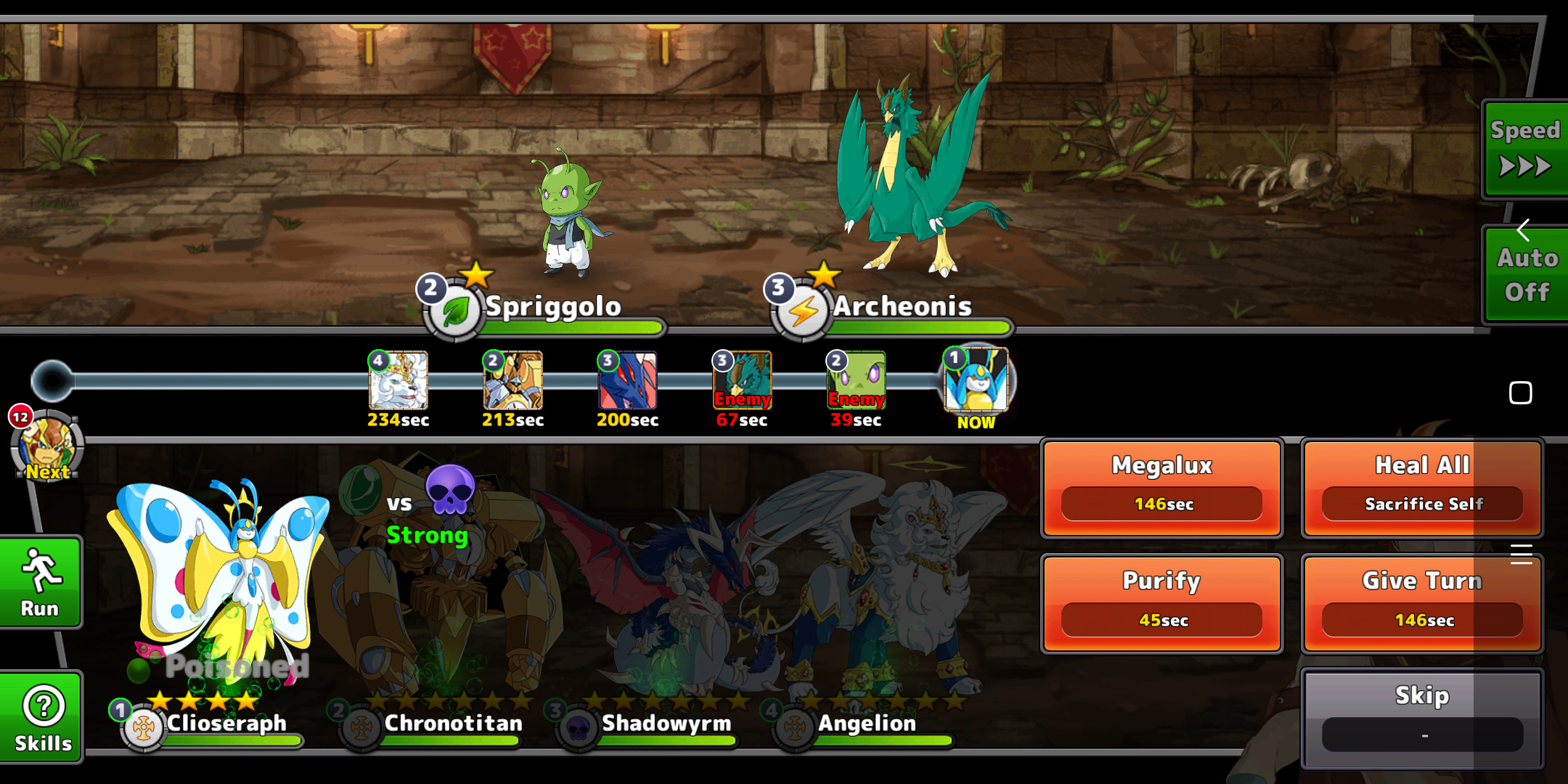The width and height of the screenshot is (1568, 784).
Task: Cast Heal All with Sacrifice Self
Action: pos(1421,488)
